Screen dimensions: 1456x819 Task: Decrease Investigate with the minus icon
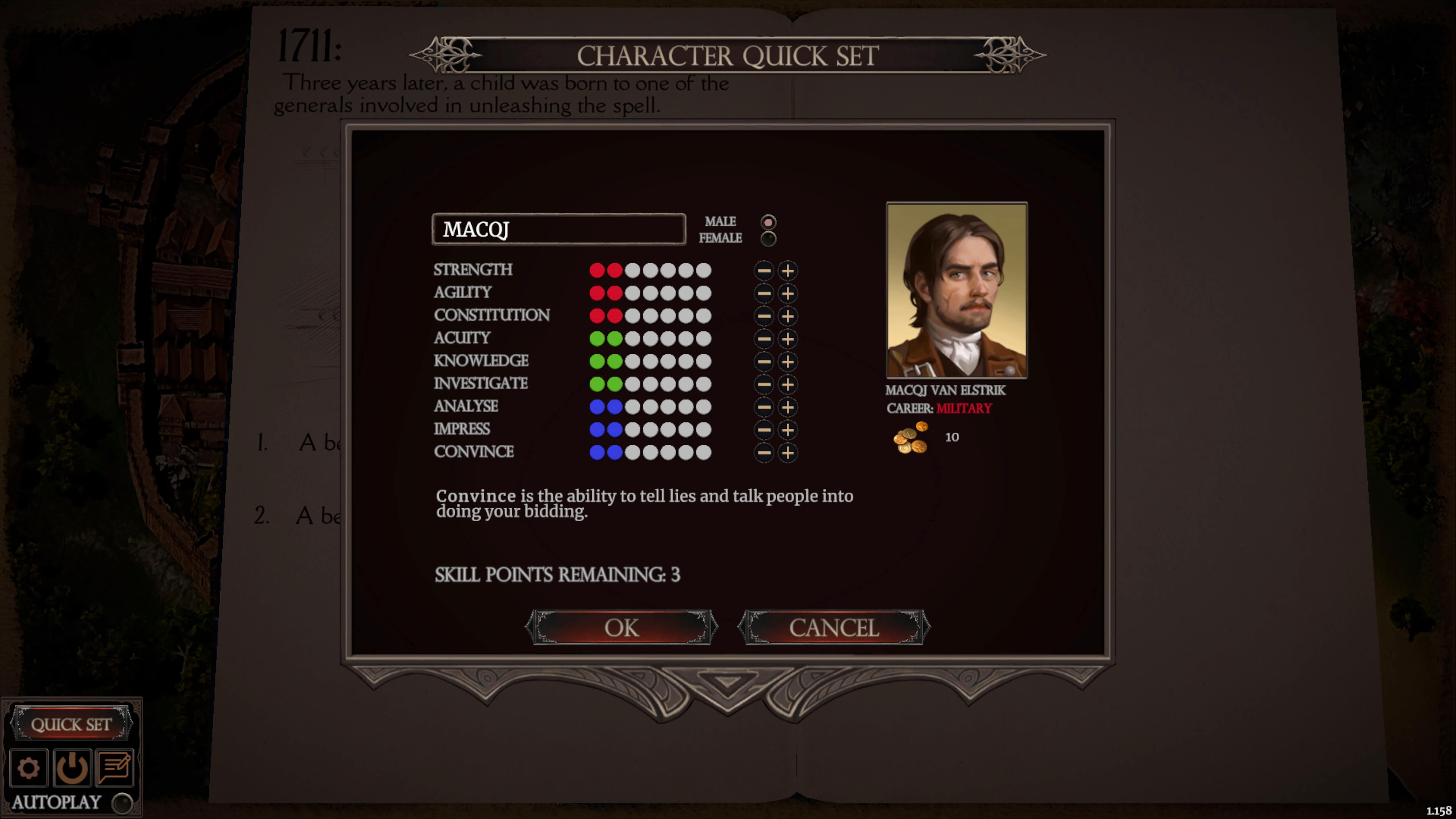pyautogui.click(x=764, y=384)
